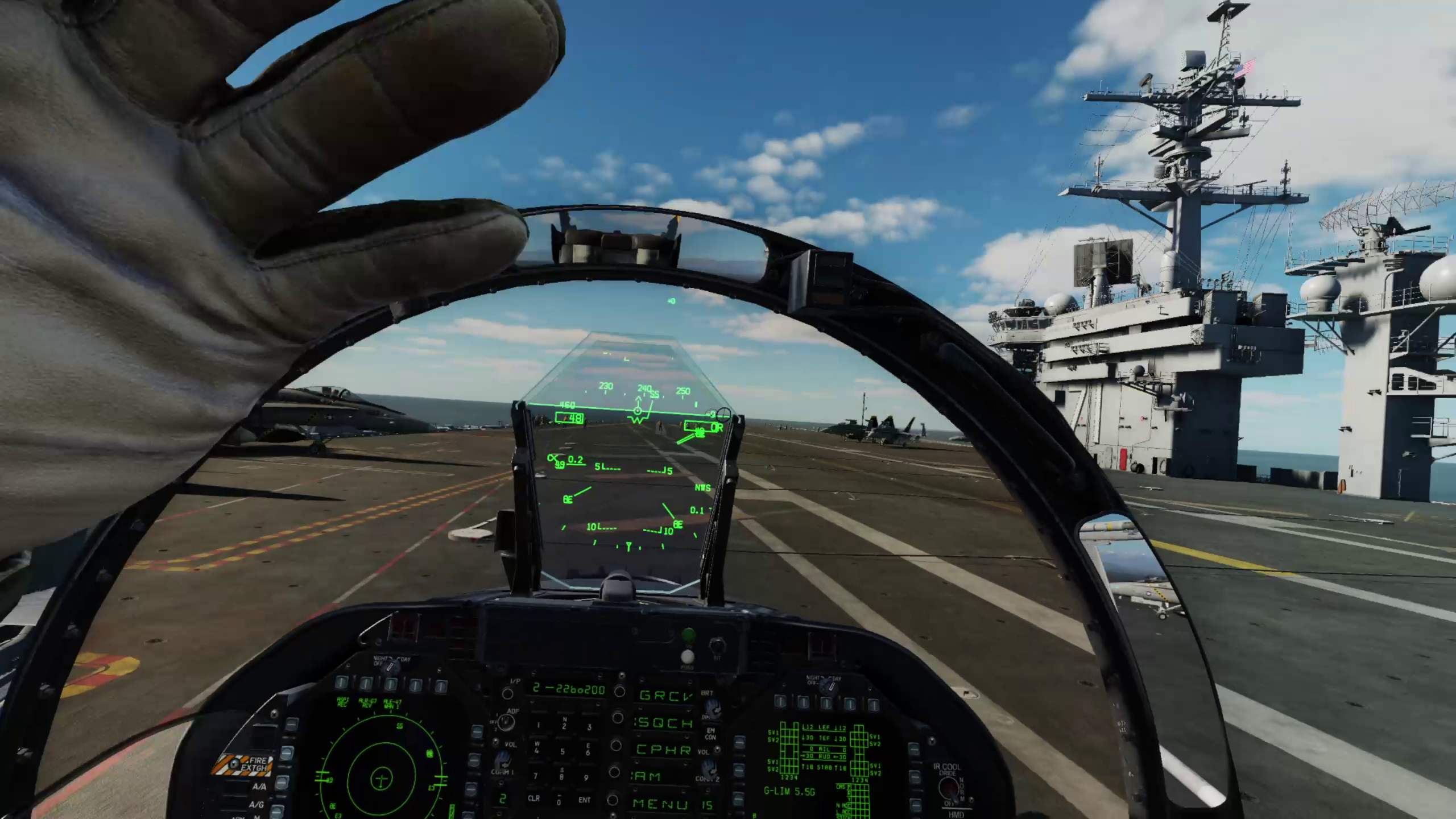
Task: Tap keypad number 1 on the UFC
Action: (x=538, y=725)
